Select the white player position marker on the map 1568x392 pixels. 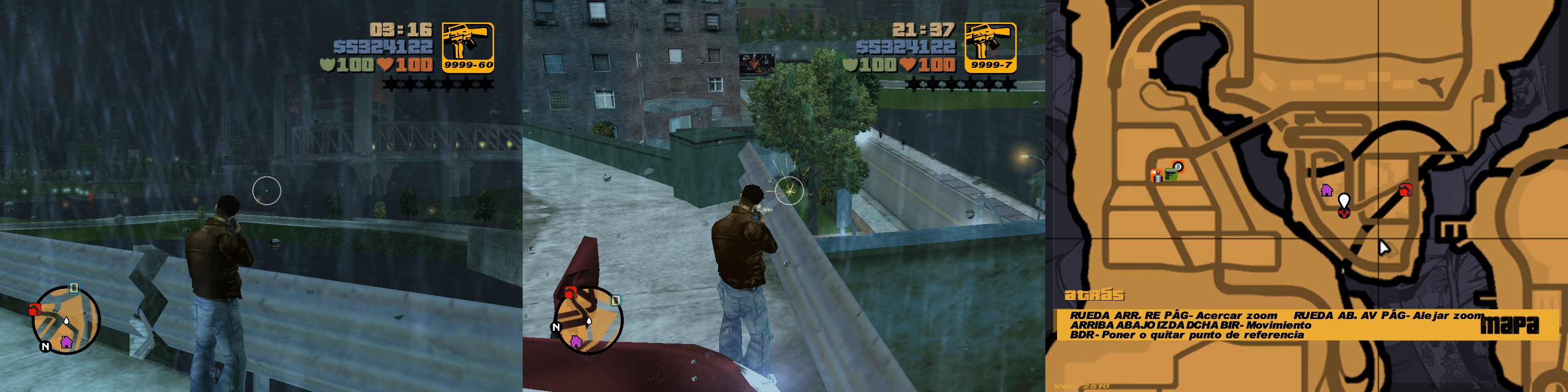click(x=1344, y=200)
